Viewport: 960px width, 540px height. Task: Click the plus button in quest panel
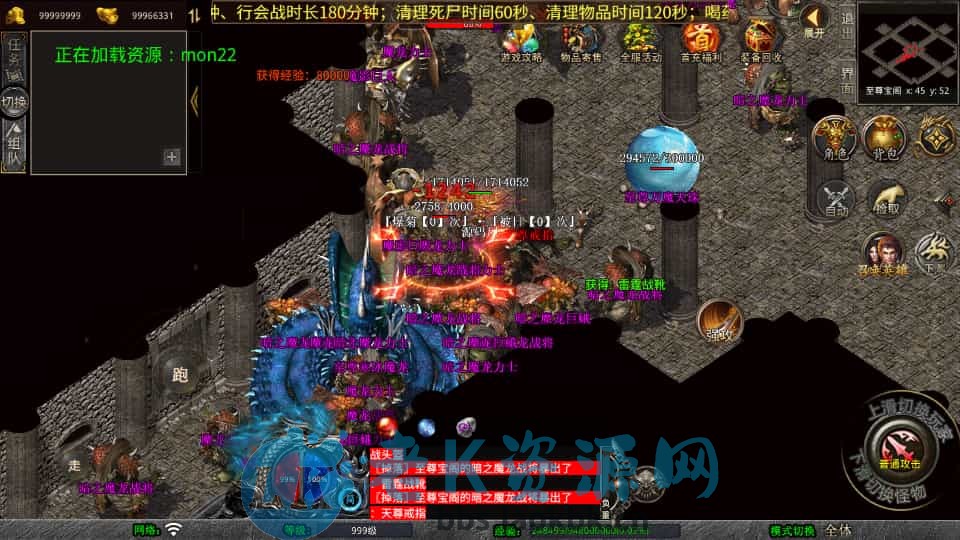[172, 156]
